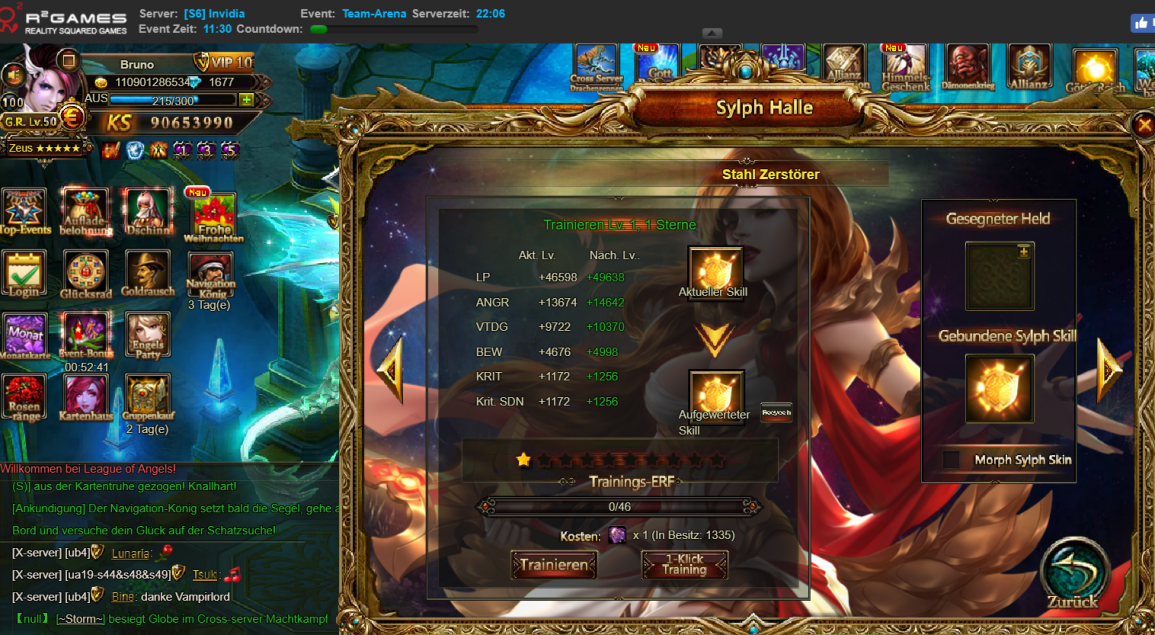1155x635 pixels.
Task: Open the Glücksrad wheel
Action: point(85,273)
